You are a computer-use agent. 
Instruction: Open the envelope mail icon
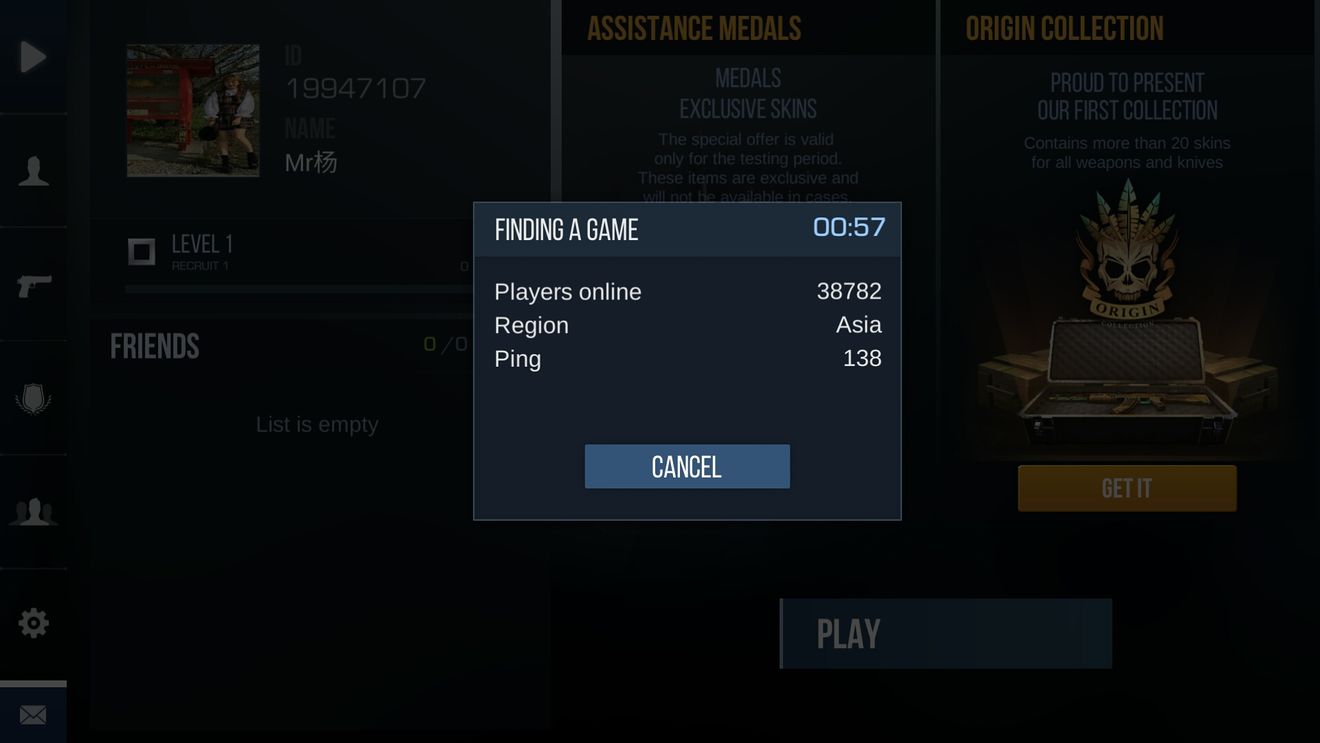pos(33,715)
